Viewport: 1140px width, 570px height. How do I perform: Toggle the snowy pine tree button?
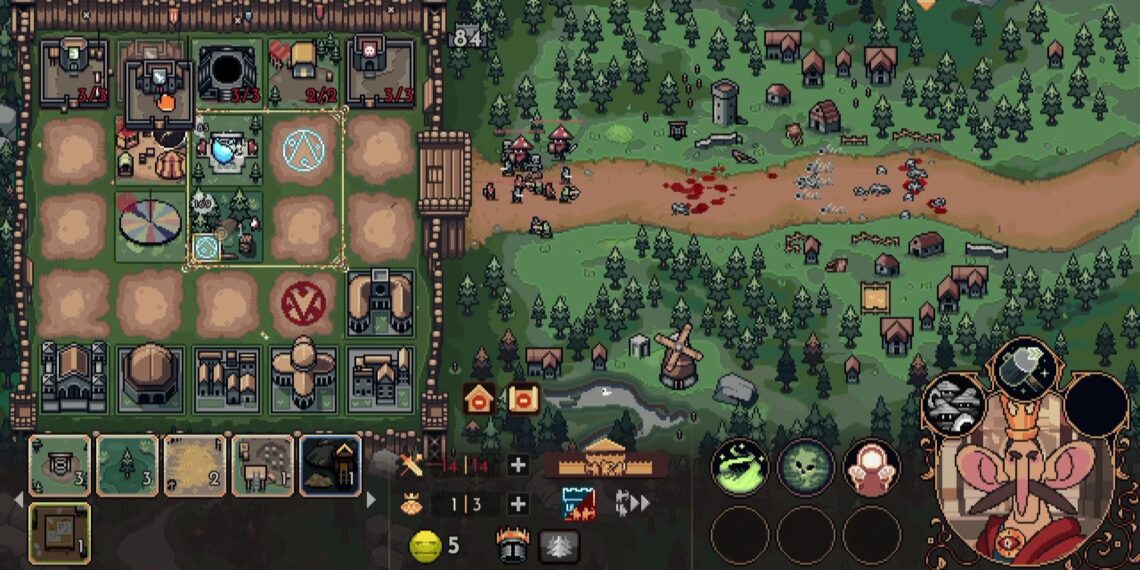[x=560, y=544]
